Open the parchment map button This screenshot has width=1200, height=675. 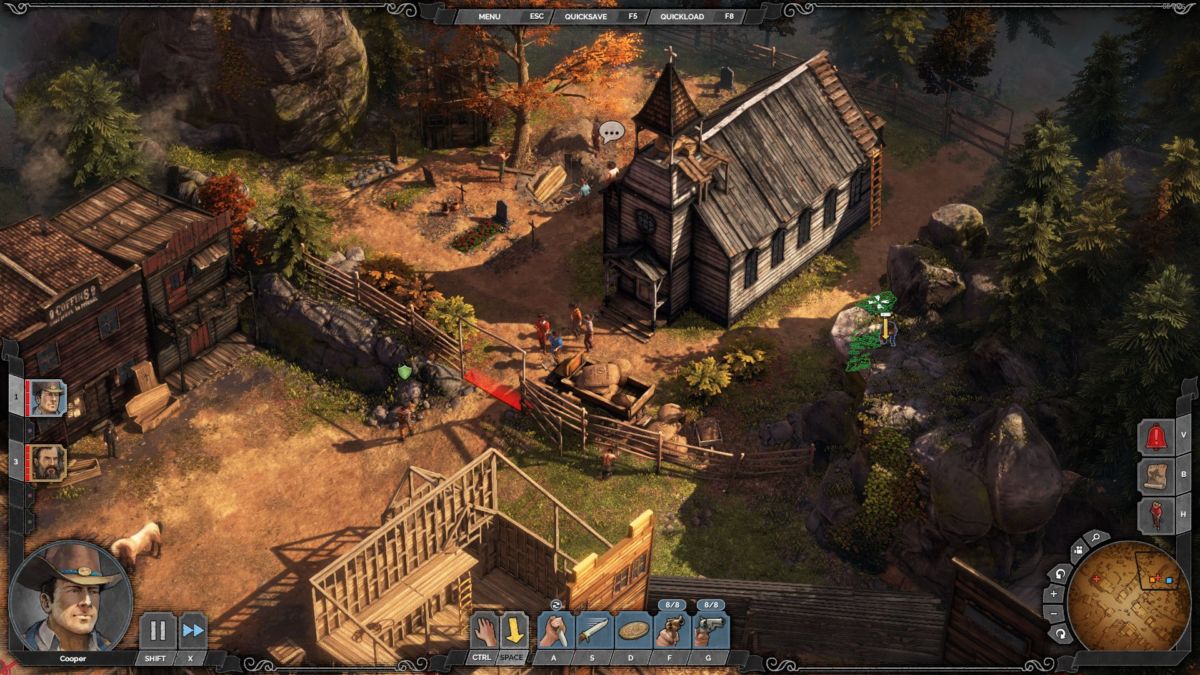pyautogui.click(x=1157, y=476)
